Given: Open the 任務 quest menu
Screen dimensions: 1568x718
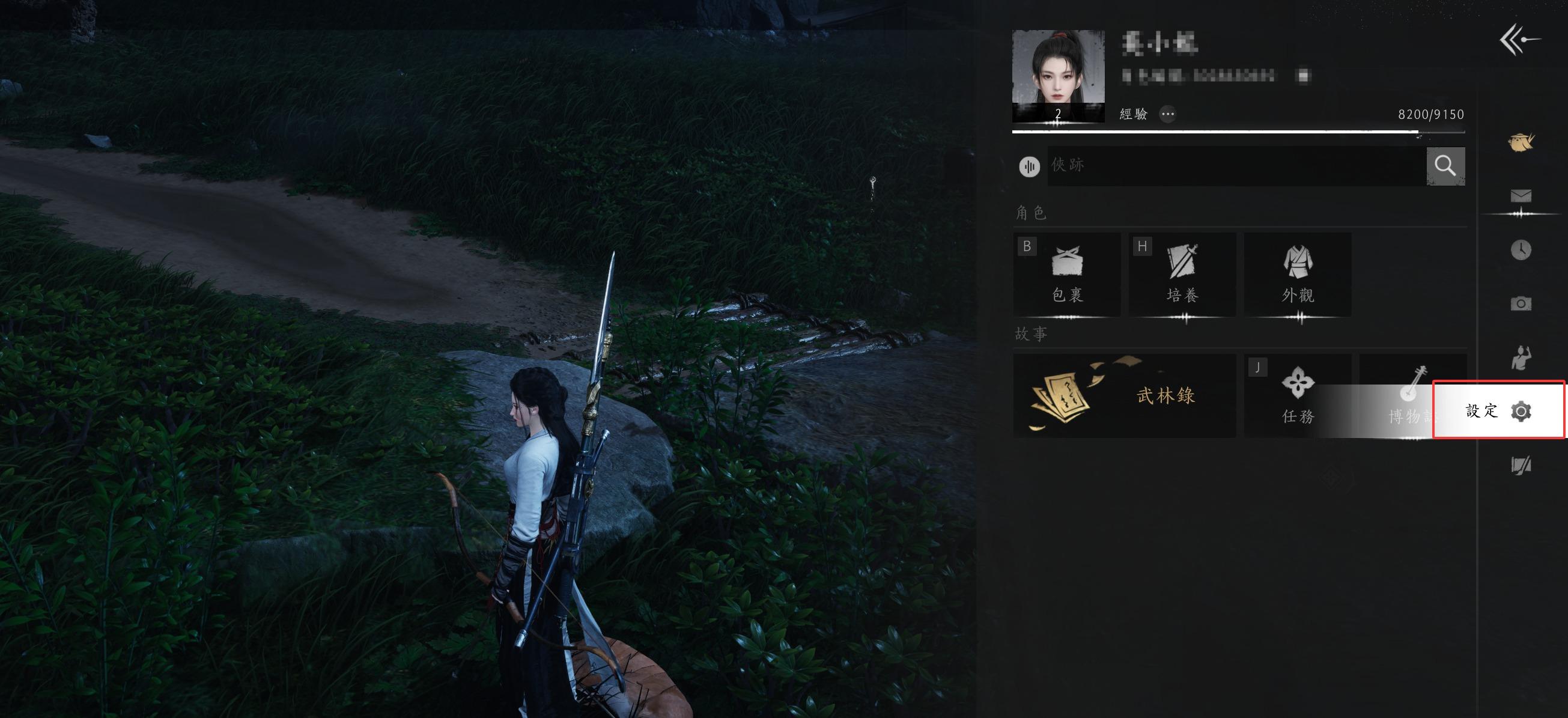Looking at the screenshot, I should pyautogui.click(x=1298, y=395).
